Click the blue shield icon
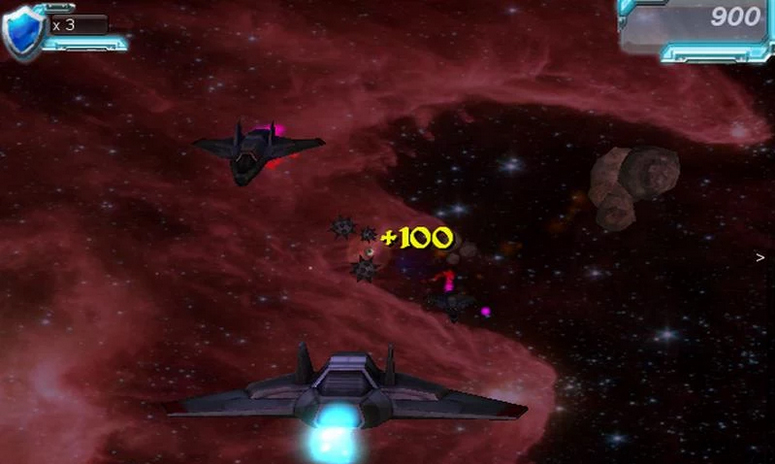This screenshot has height=464, width=775. point(22,33)
